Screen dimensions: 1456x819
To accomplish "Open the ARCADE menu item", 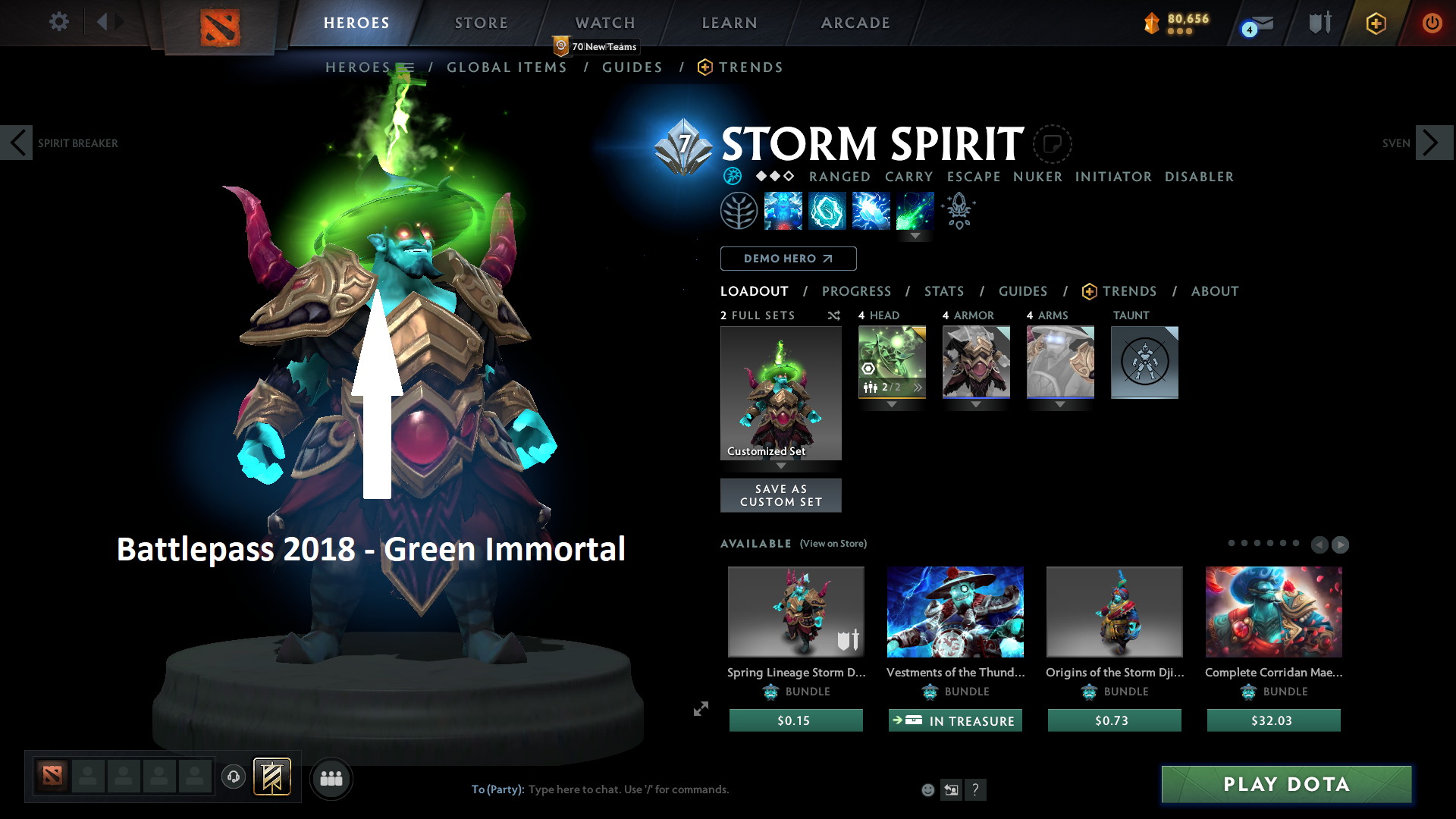I will tap(855, 23).
